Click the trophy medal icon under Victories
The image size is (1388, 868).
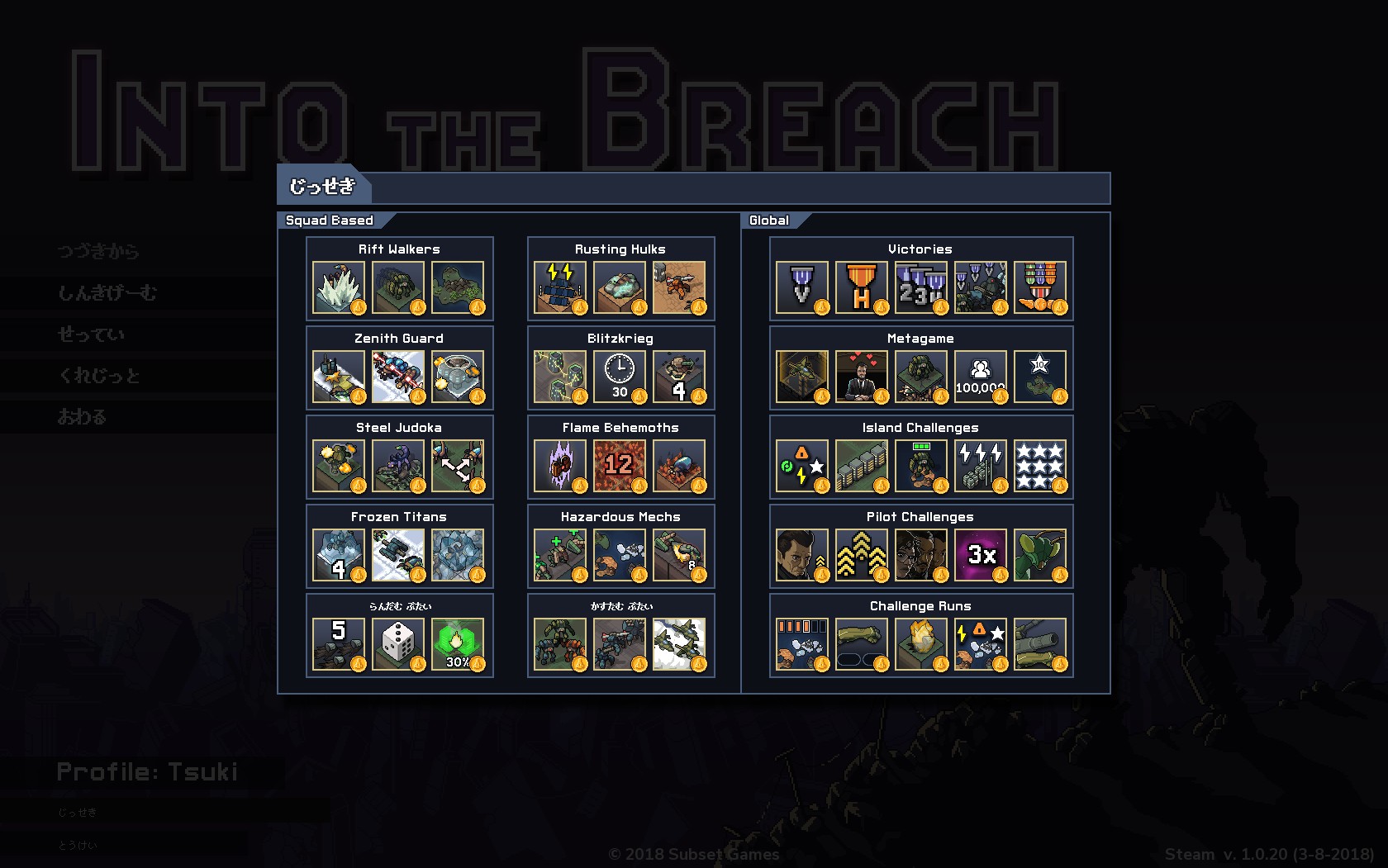[861, 288]
